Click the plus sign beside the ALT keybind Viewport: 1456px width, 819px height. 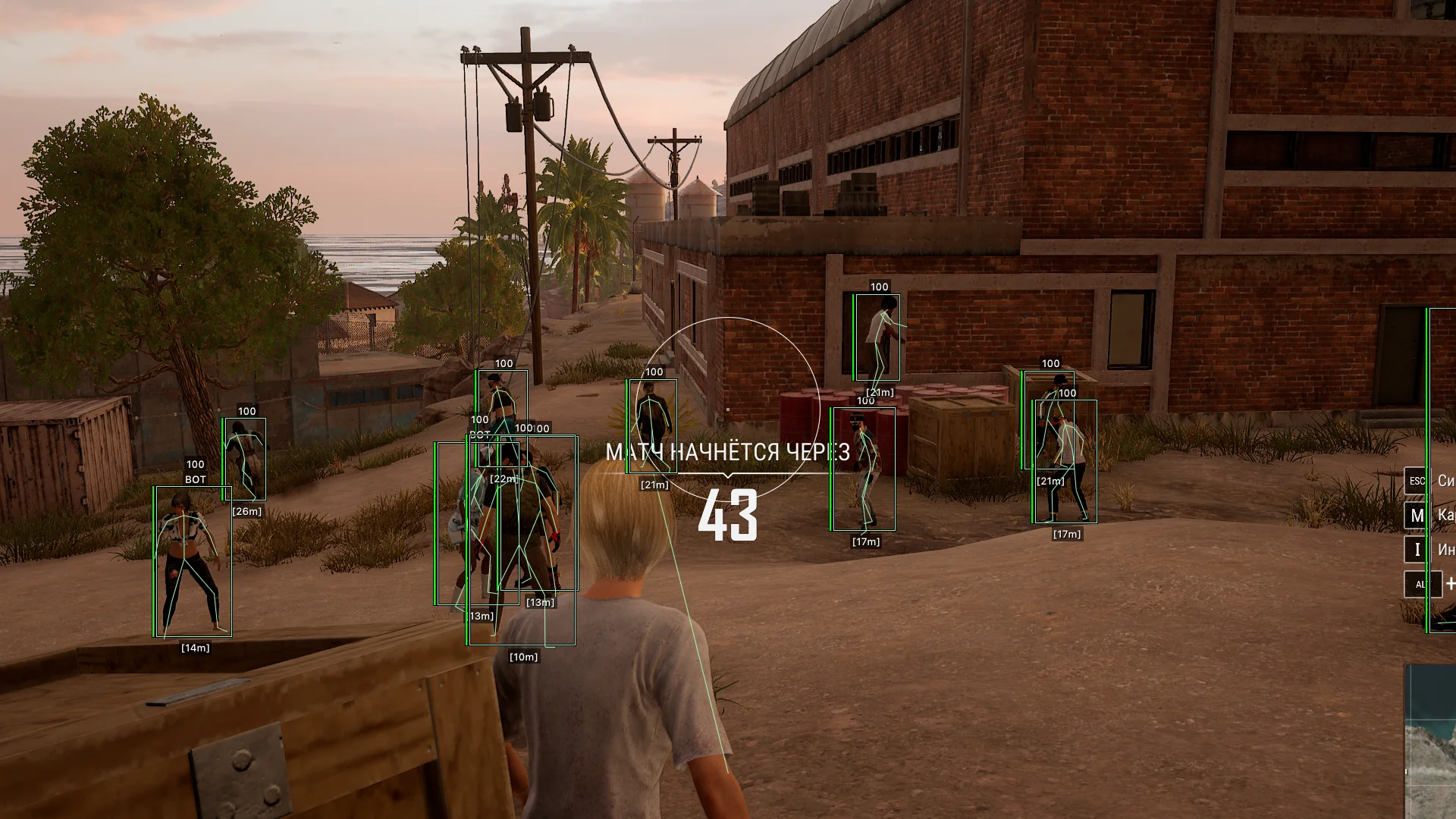[x=1451, y=582]
